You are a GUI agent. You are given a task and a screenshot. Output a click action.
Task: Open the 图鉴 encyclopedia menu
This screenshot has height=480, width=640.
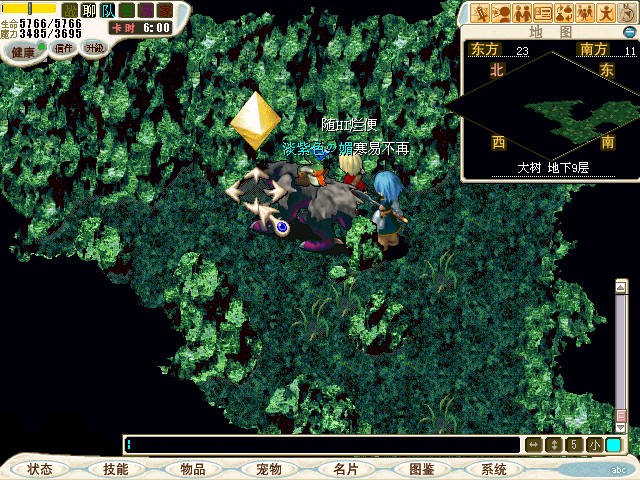coord(420,469)
